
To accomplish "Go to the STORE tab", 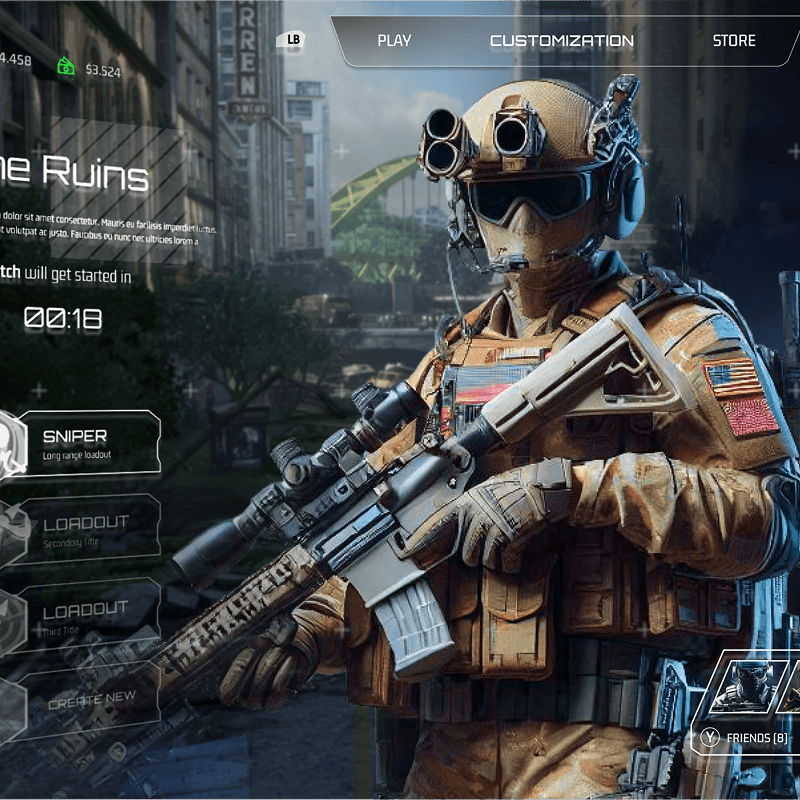I will point(734,41).
